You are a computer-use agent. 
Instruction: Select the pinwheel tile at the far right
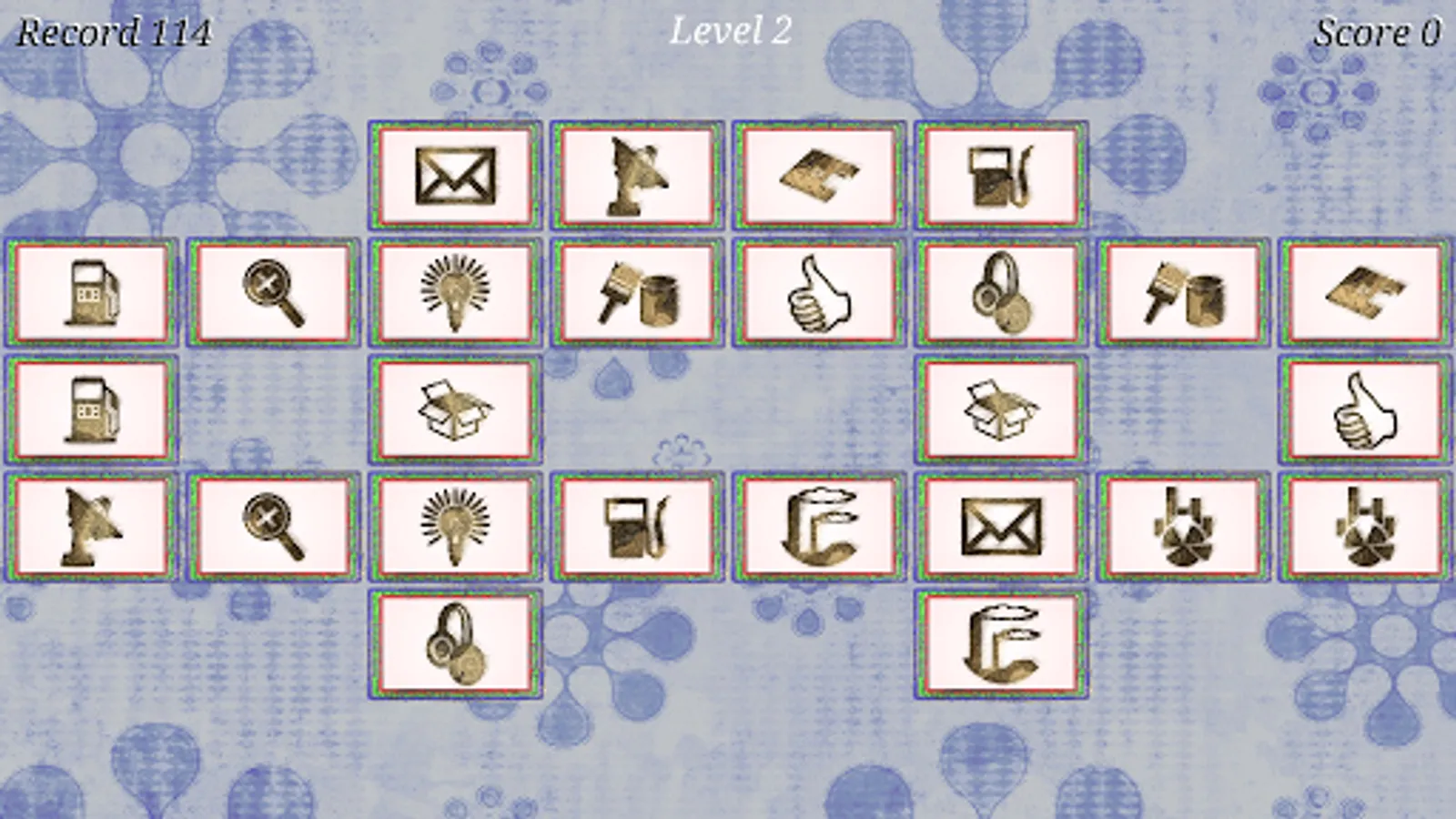[x=1365, y=526]
